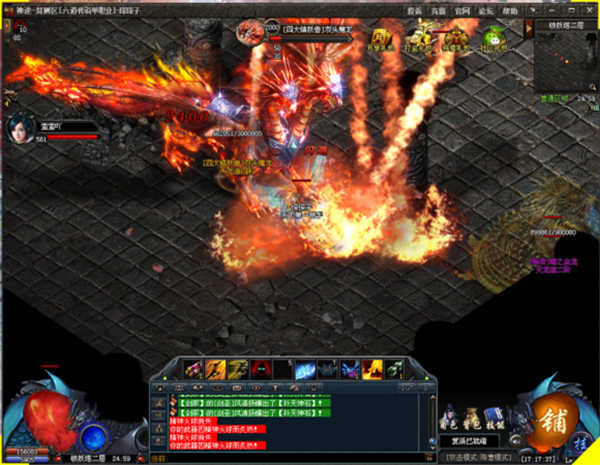Open the green apple daily gift icon
The height and width of the screenshot is (465, 600).
coord(492,40)
